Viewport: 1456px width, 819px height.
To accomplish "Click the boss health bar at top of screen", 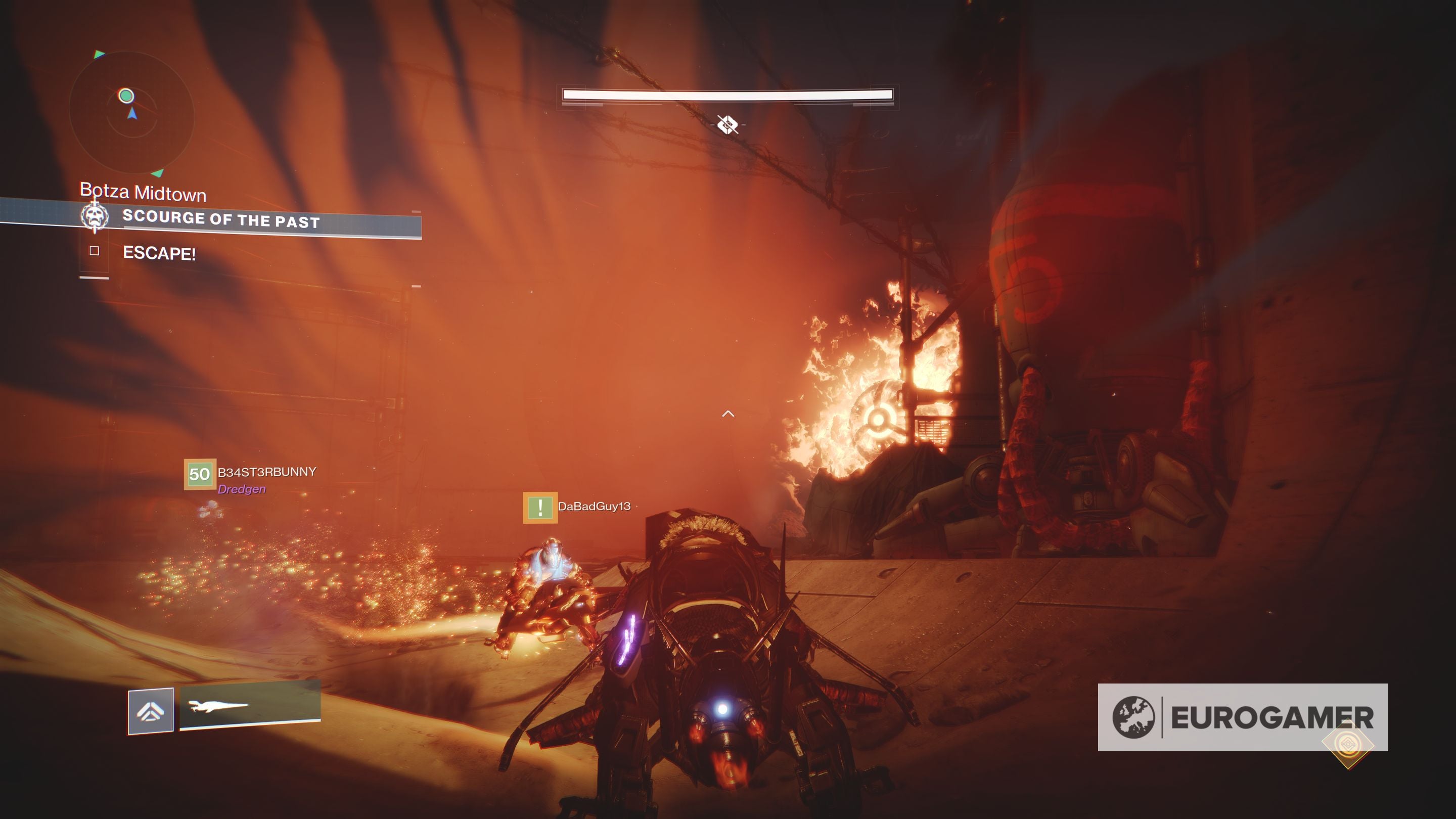I will (727, 95).
